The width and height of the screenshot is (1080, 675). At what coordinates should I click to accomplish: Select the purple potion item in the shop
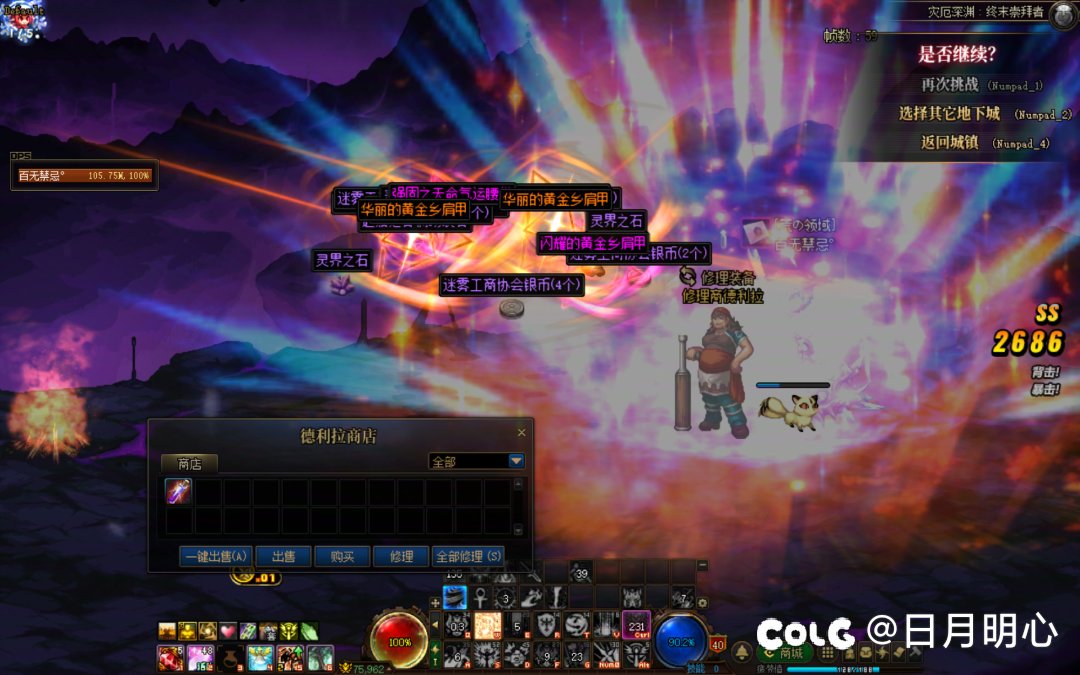(x=179, y=492)
